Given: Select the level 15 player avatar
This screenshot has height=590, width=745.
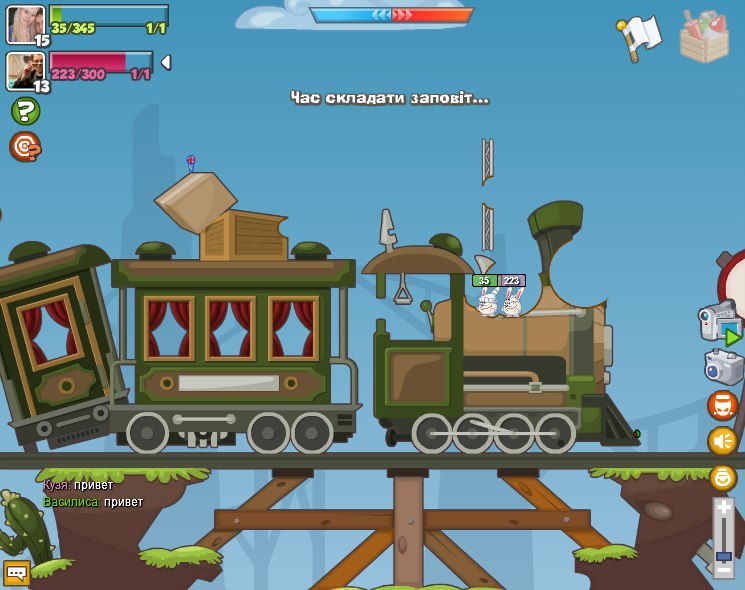Looking at the screenshot, I should tap(24, 24).
